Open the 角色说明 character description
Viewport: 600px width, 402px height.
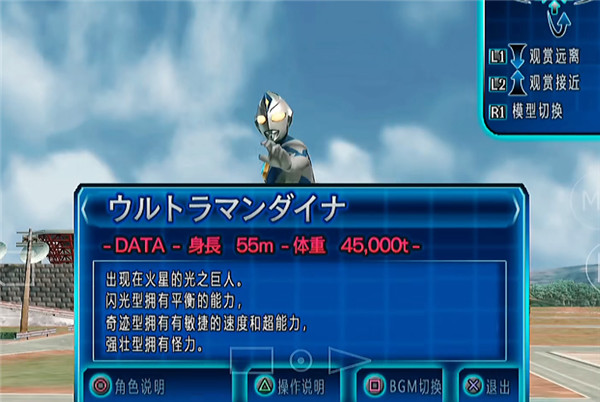[x=128, y=386]
